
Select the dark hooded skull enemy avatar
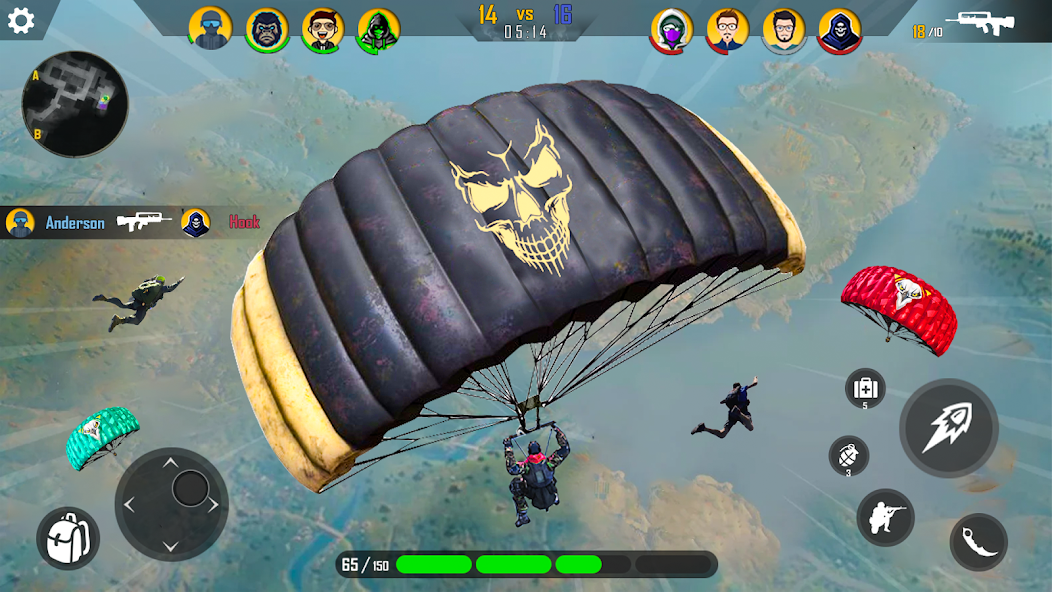[839, 31]
